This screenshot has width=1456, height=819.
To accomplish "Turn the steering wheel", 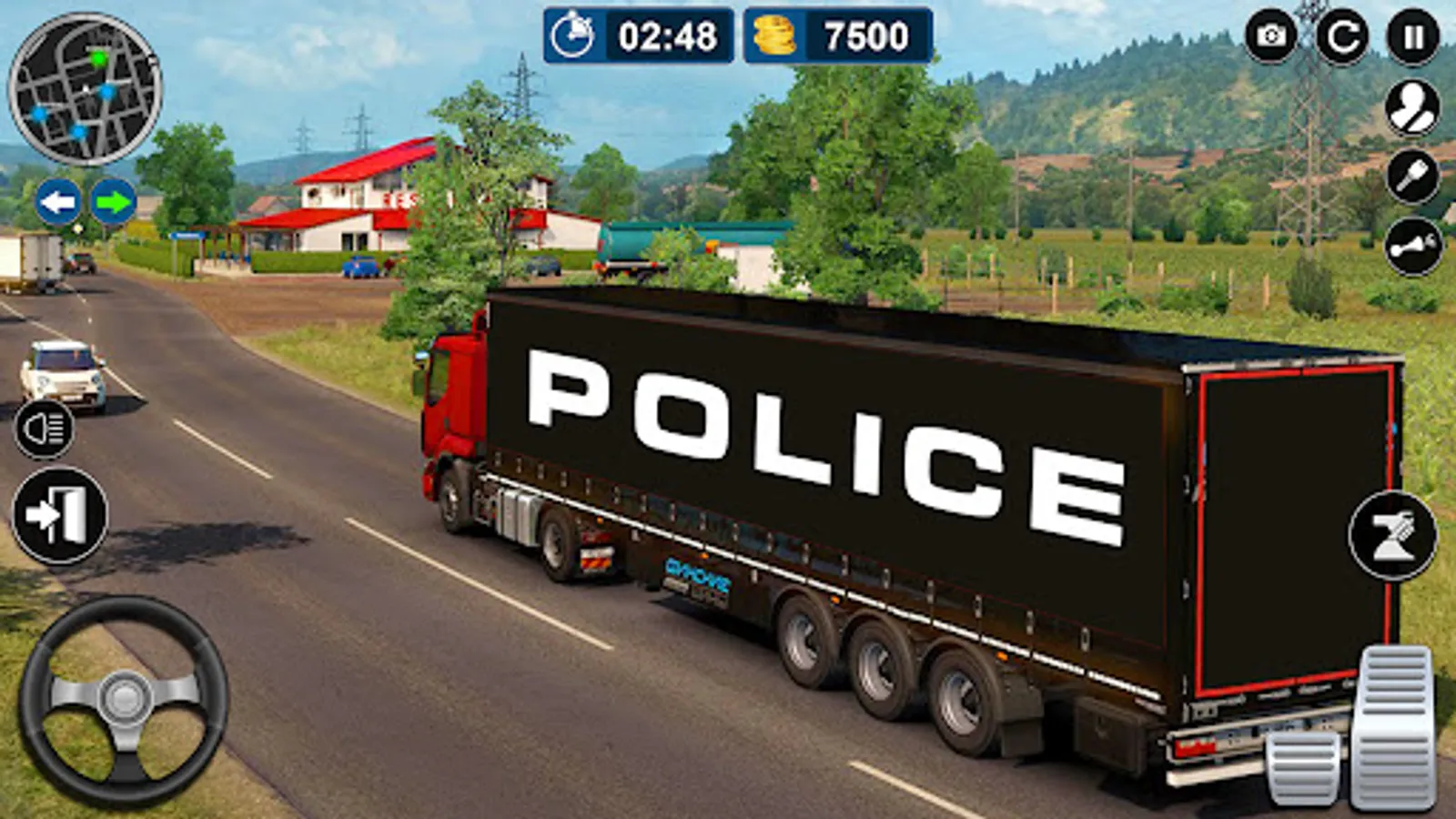I will pyautogui.click(x=123, y=696).
